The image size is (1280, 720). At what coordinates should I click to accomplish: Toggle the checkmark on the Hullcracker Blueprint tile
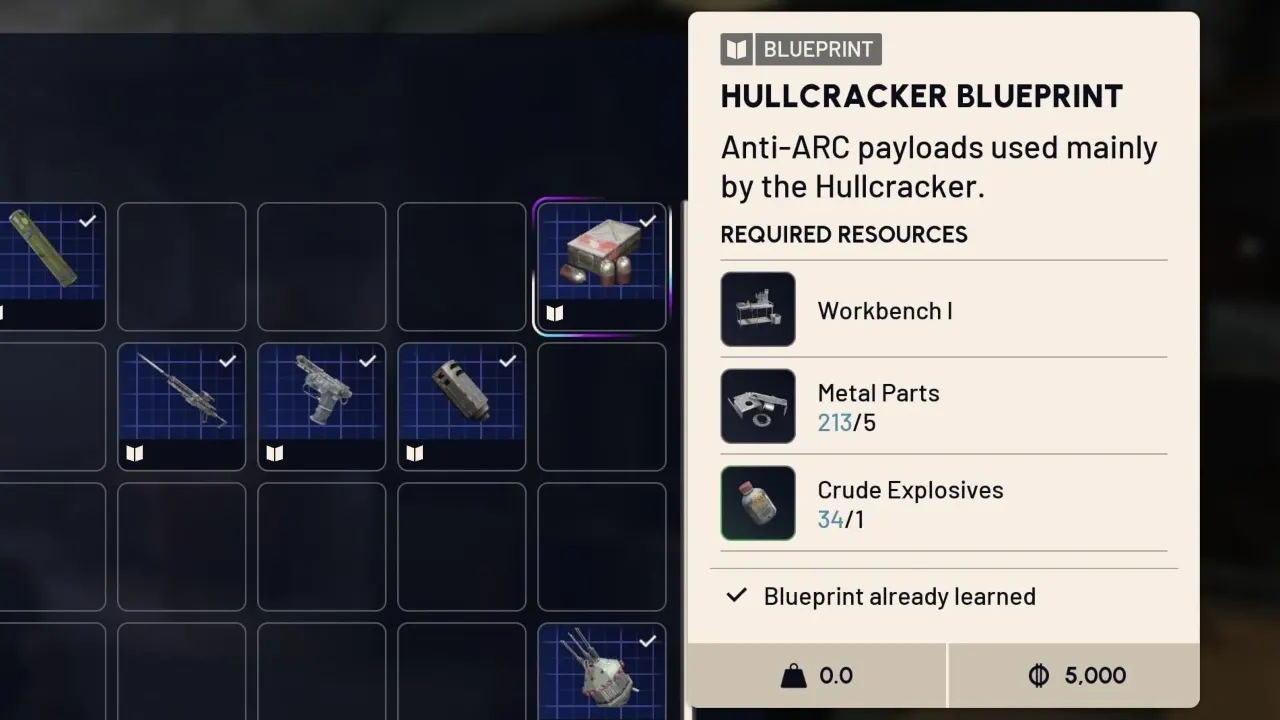click(x=647, y=221)
